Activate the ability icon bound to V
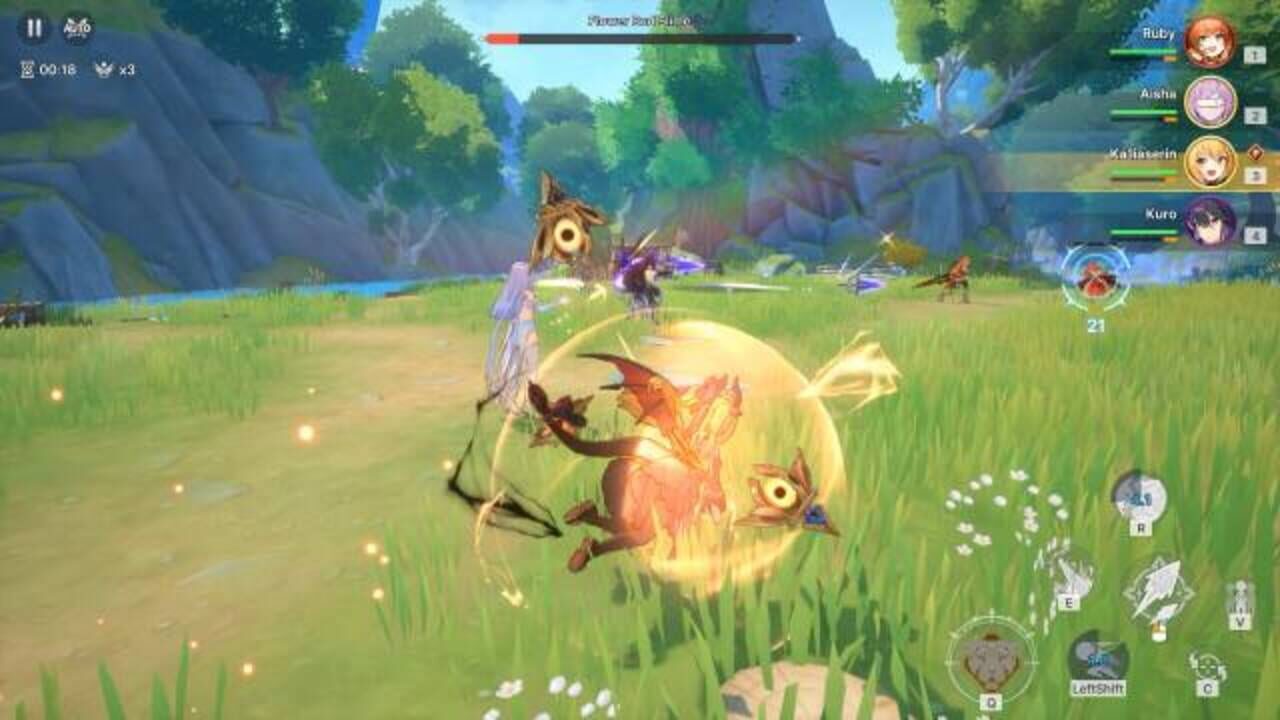Image resolution: width=1280 pixels, height=720 pixels. (x=1240, y=598)
